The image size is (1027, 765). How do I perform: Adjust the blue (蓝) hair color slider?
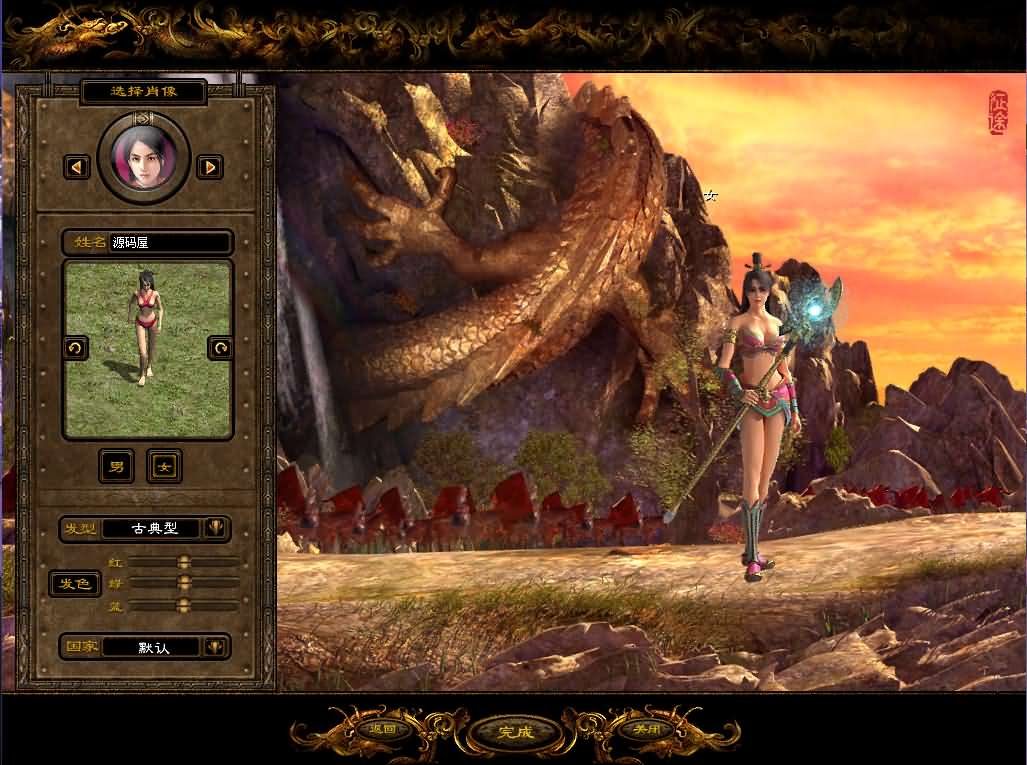pyautogui.click(x=183, y=605)
